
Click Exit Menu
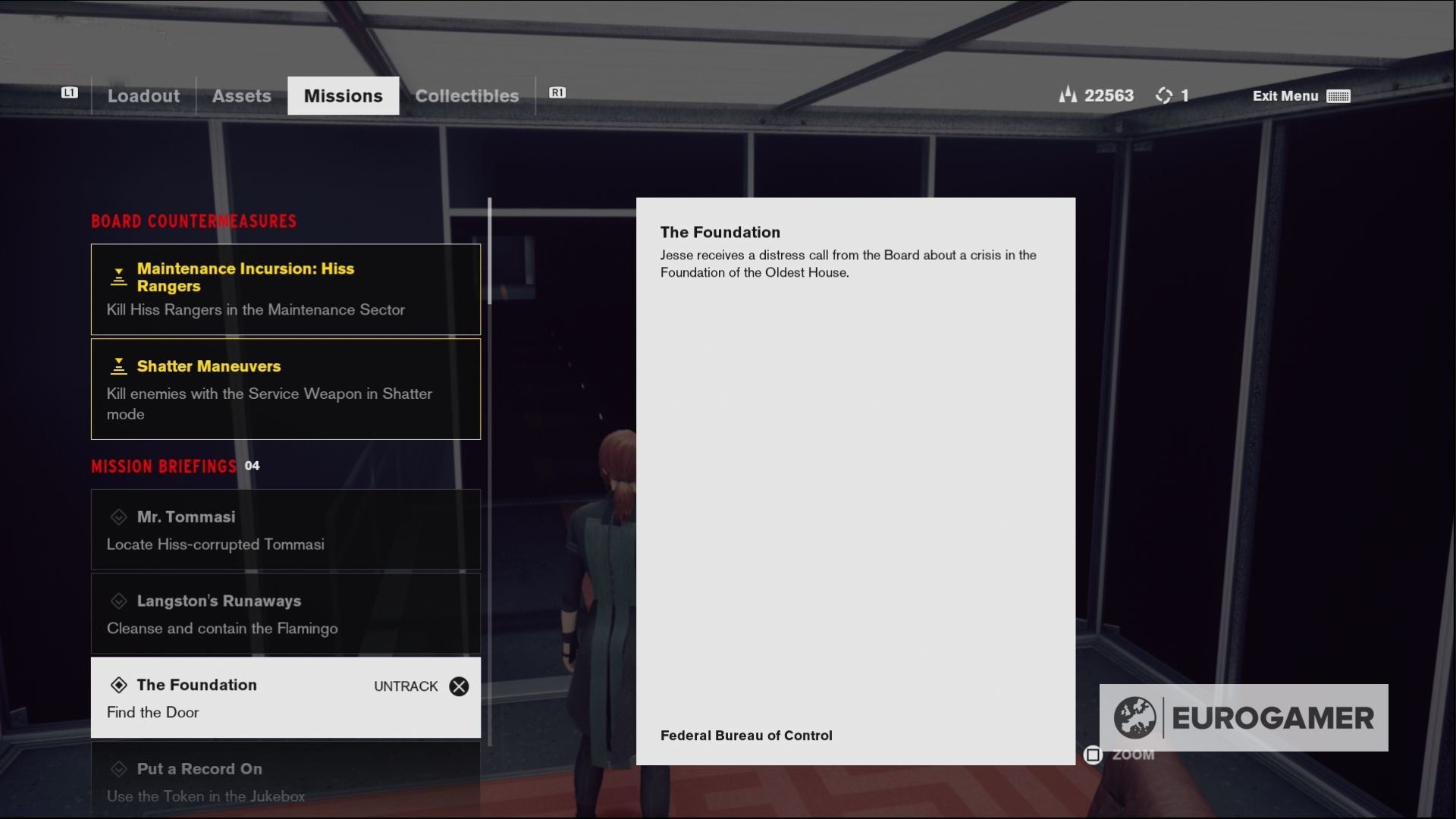click(x=1285, y=96)
